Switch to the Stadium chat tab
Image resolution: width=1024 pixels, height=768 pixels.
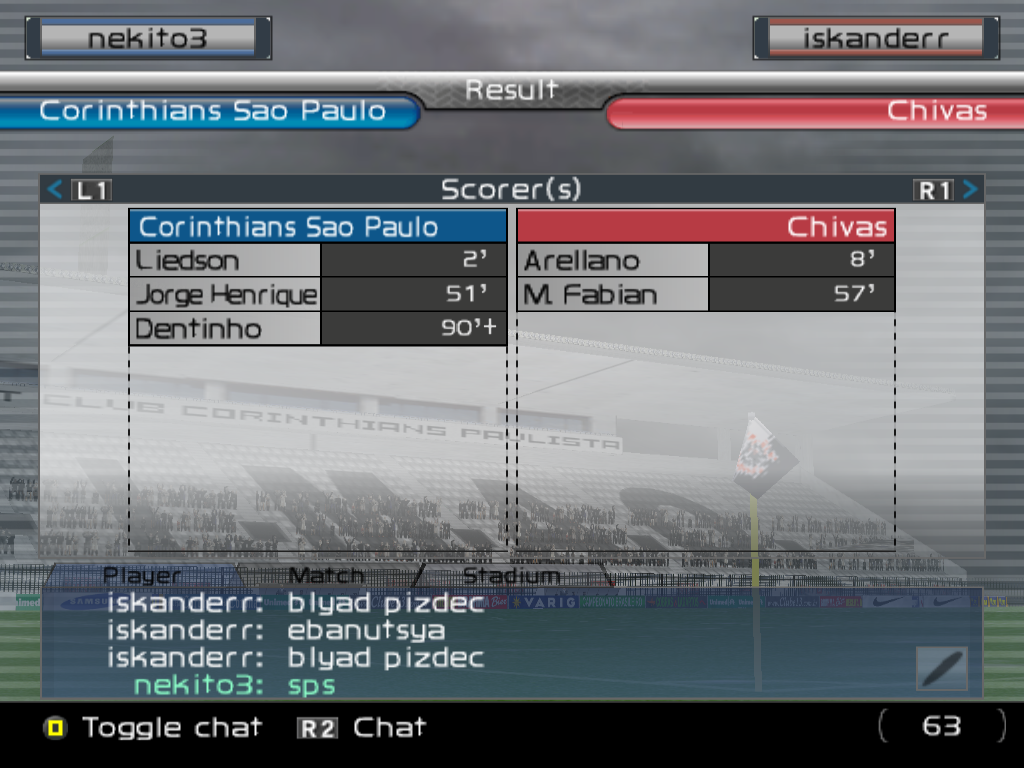511,576
